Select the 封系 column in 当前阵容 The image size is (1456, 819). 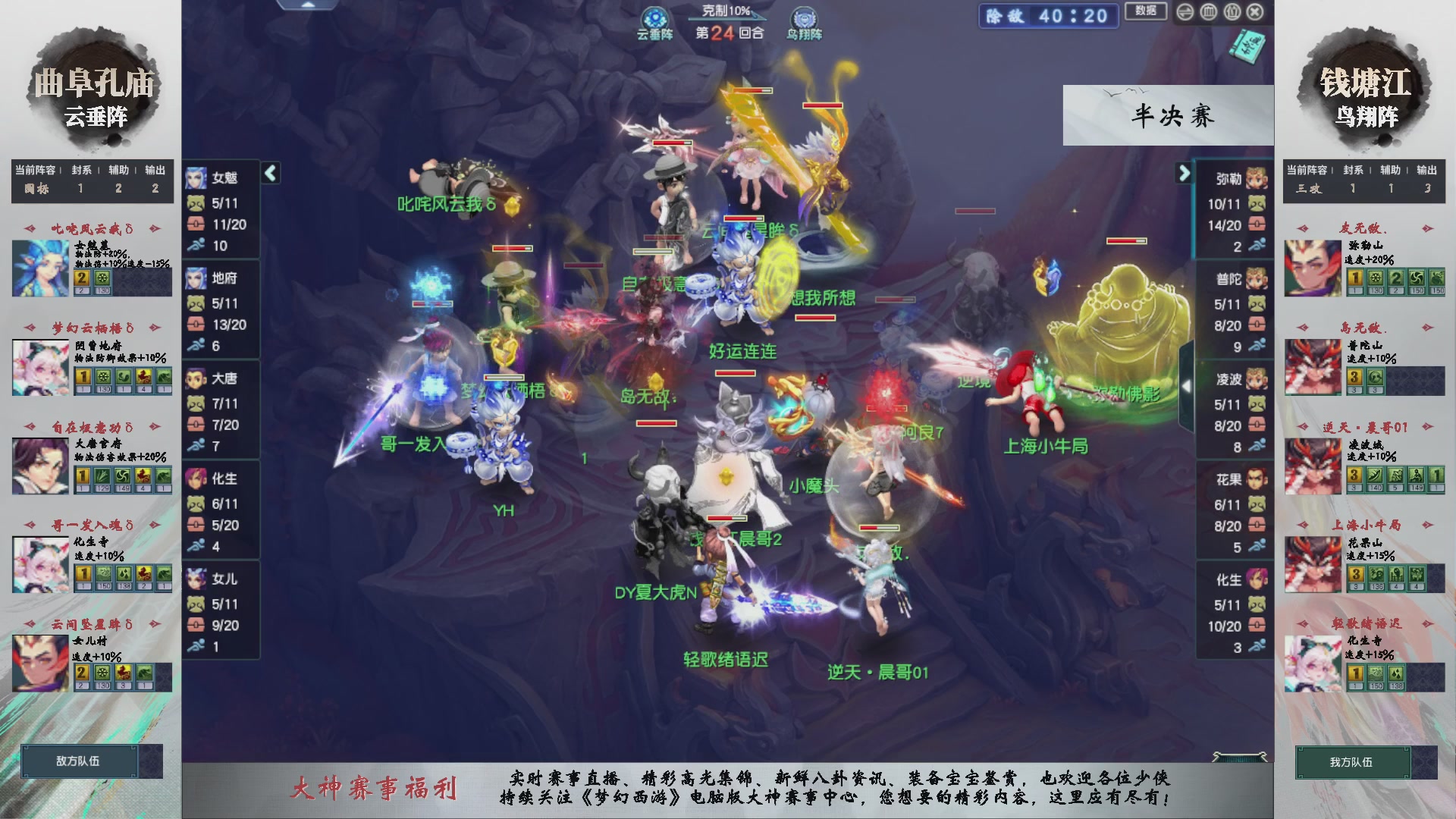tap(80, 171)
